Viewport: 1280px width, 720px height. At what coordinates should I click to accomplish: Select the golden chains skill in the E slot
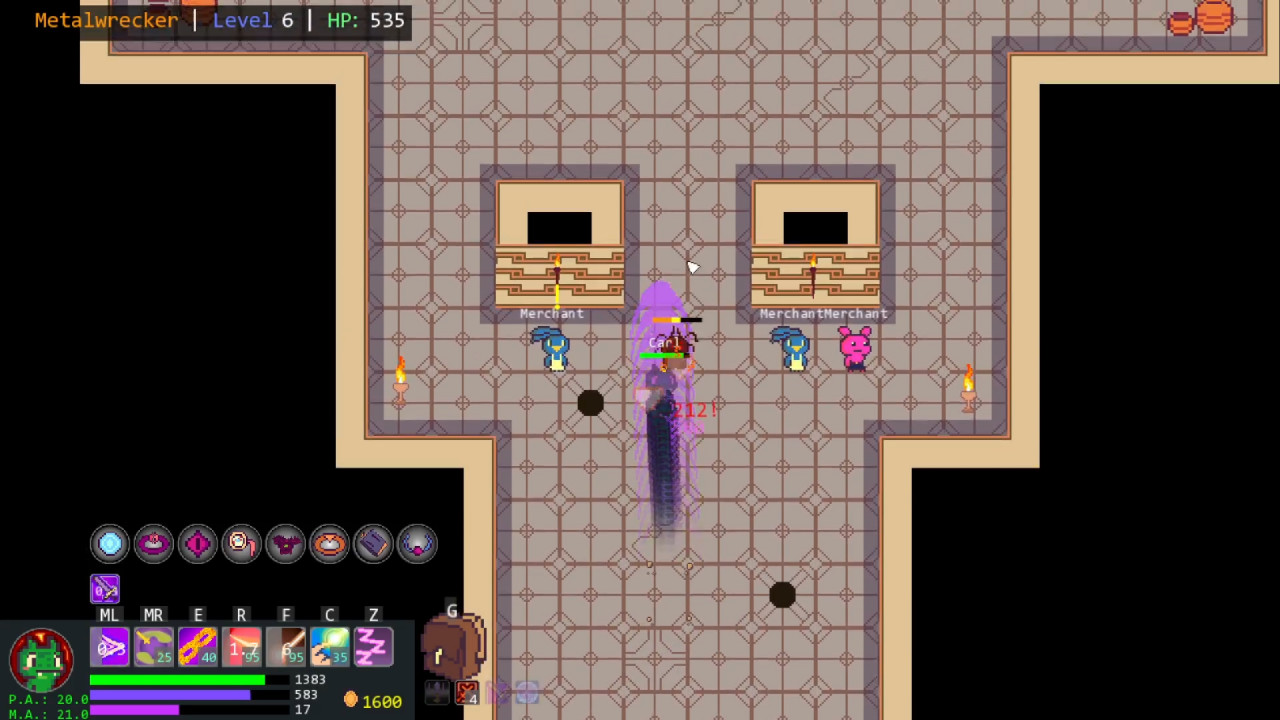197,647
